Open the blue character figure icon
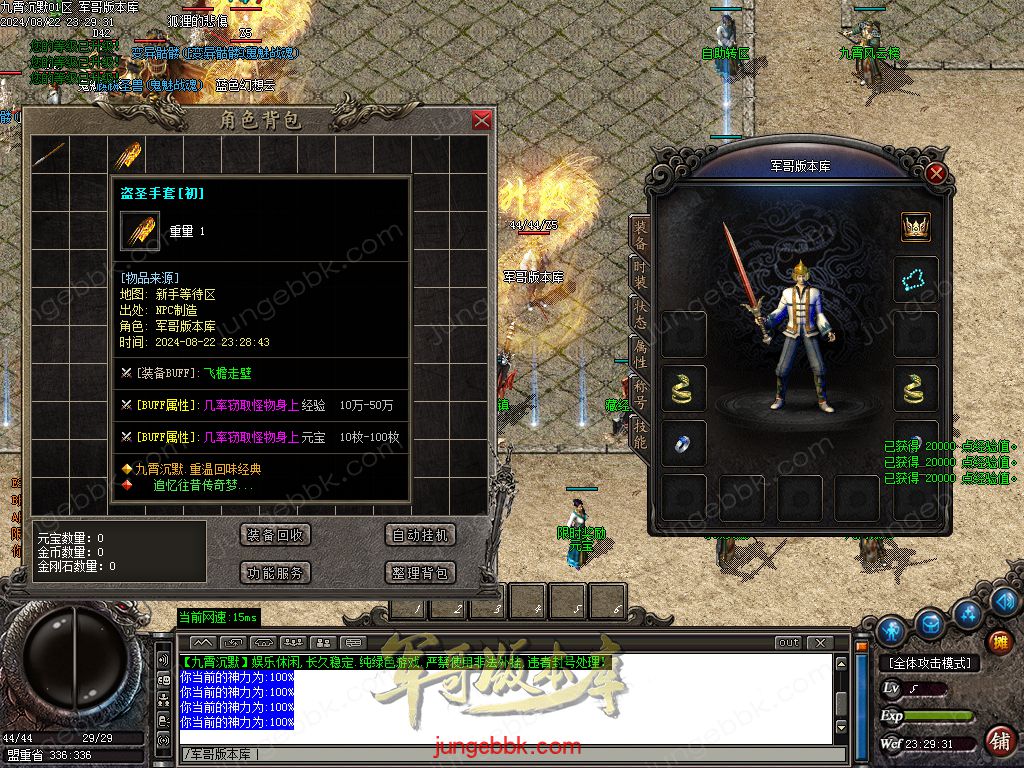The height and width of the screenshot is (768, 1024). [891, 631]
